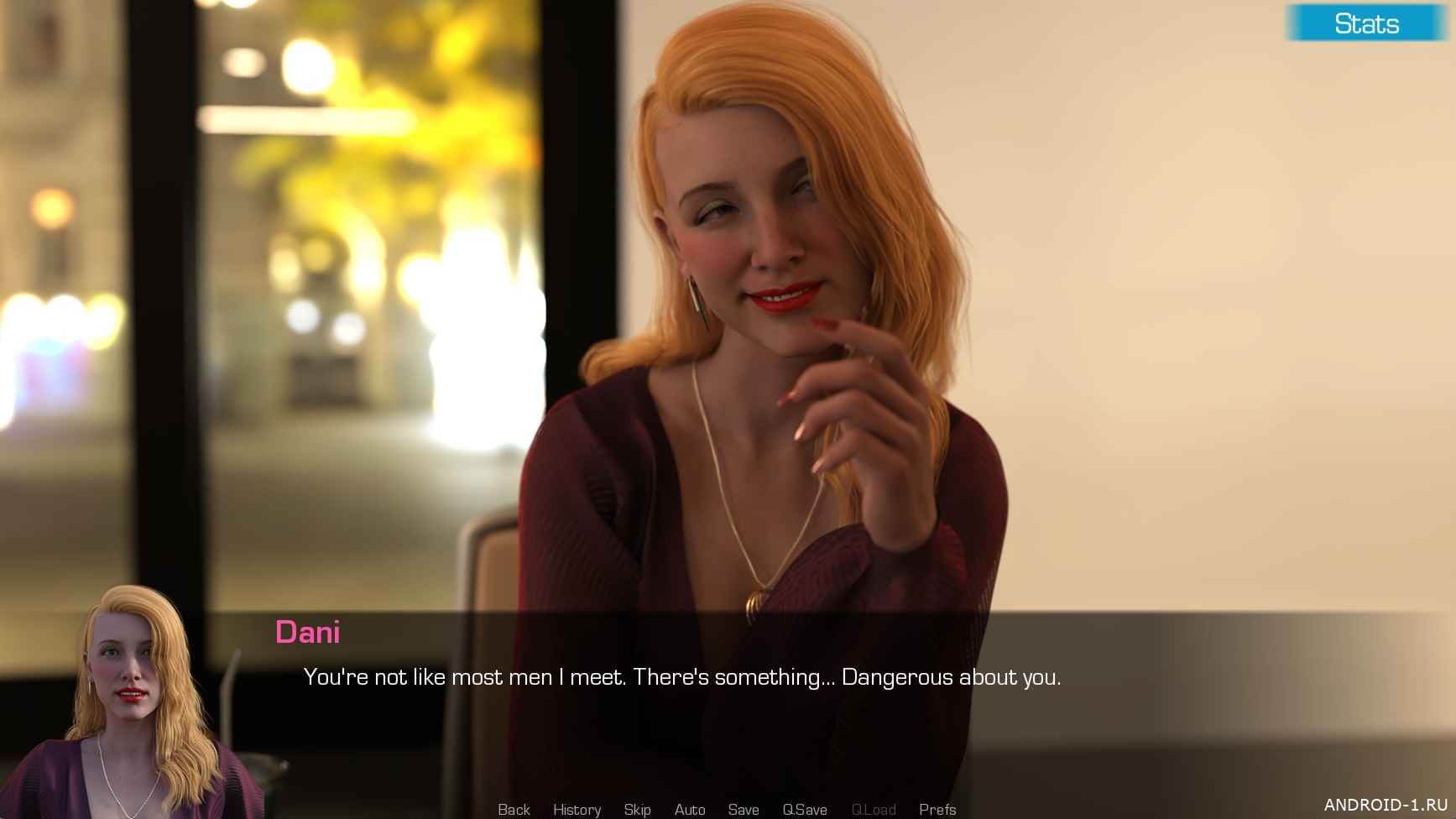Toggle Auto dialogue advance
The height and width of the screenshot is (819, 1456).
pyautogui.click(x=690, y=809)
